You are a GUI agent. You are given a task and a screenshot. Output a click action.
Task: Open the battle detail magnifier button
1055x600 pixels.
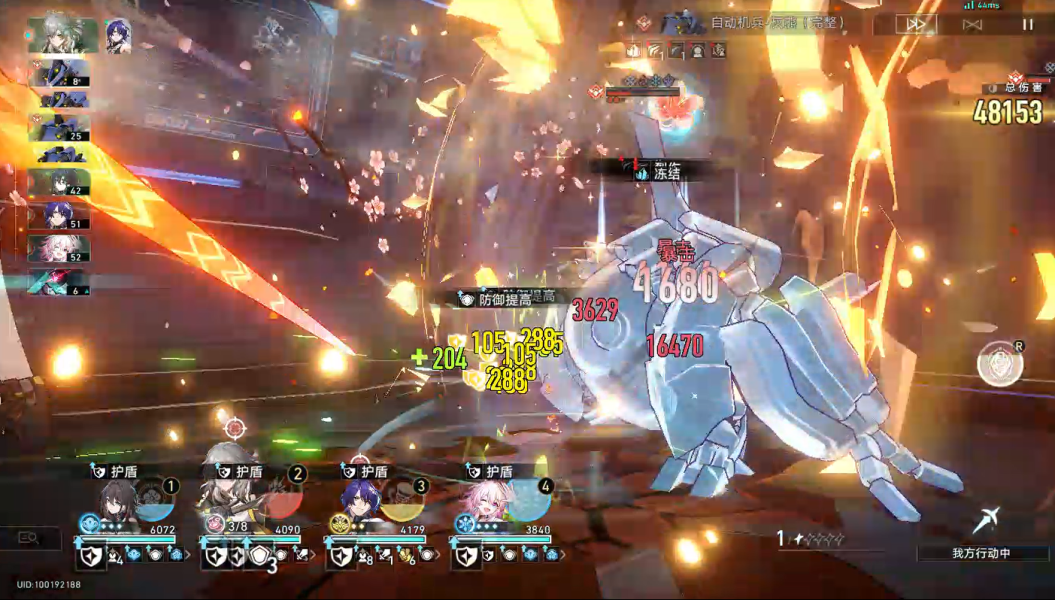coord(27,538)
